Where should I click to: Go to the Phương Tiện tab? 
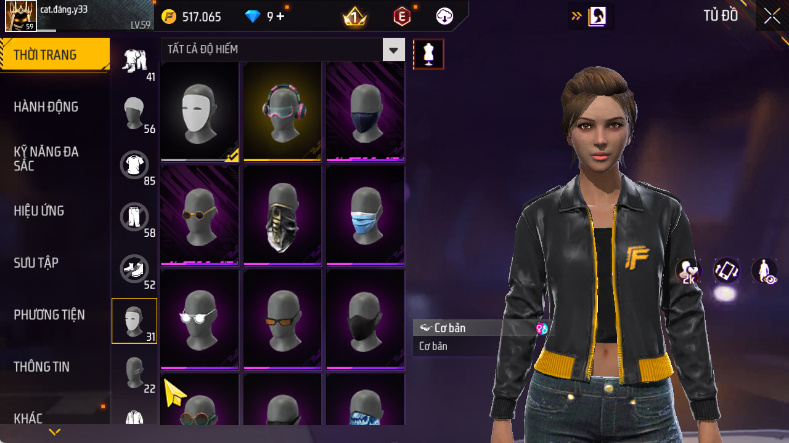pyautogui.click(x=49, y=315)
